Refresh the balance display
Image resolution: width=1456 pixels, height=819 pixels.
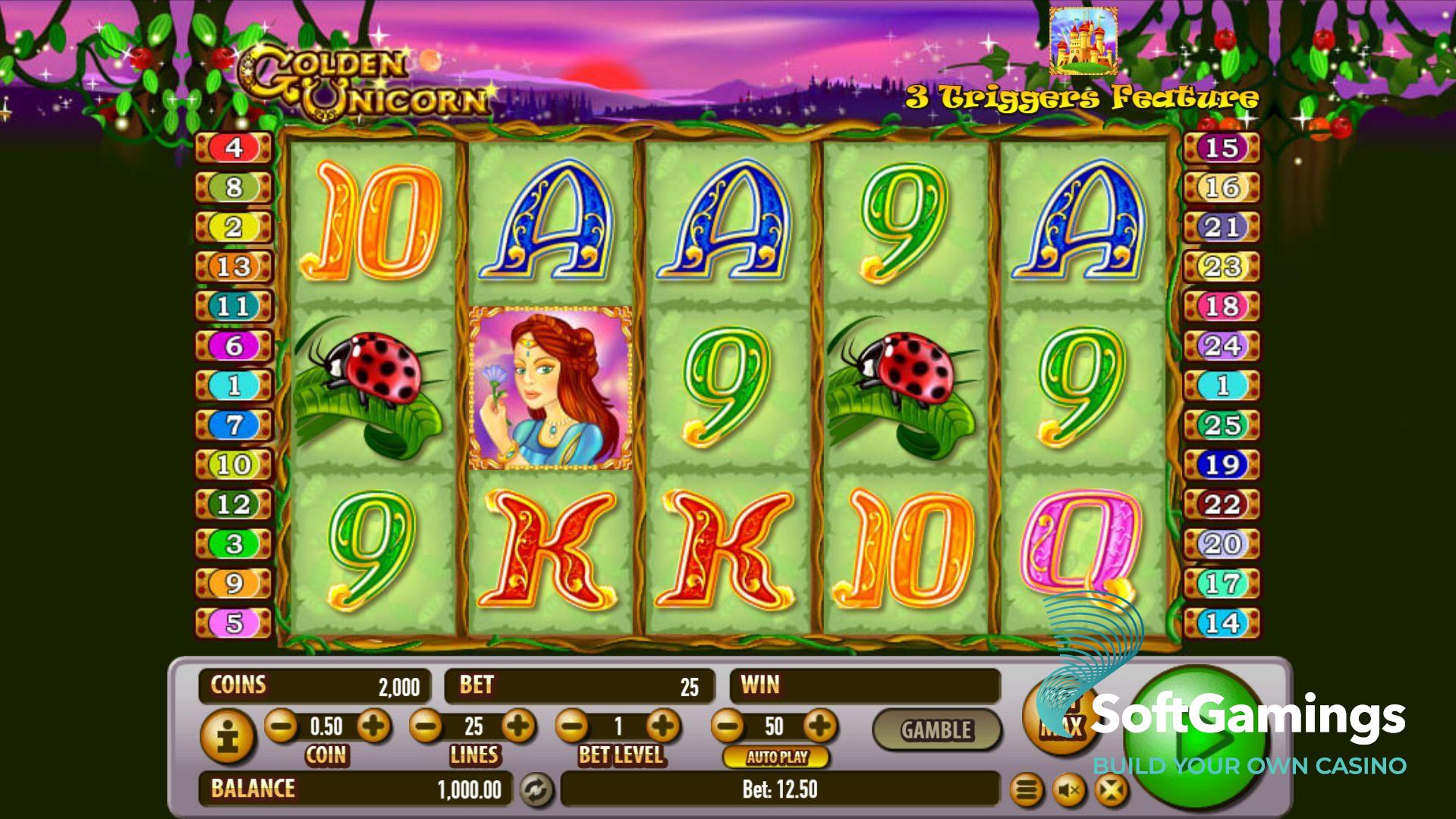(x=536, y=790)
